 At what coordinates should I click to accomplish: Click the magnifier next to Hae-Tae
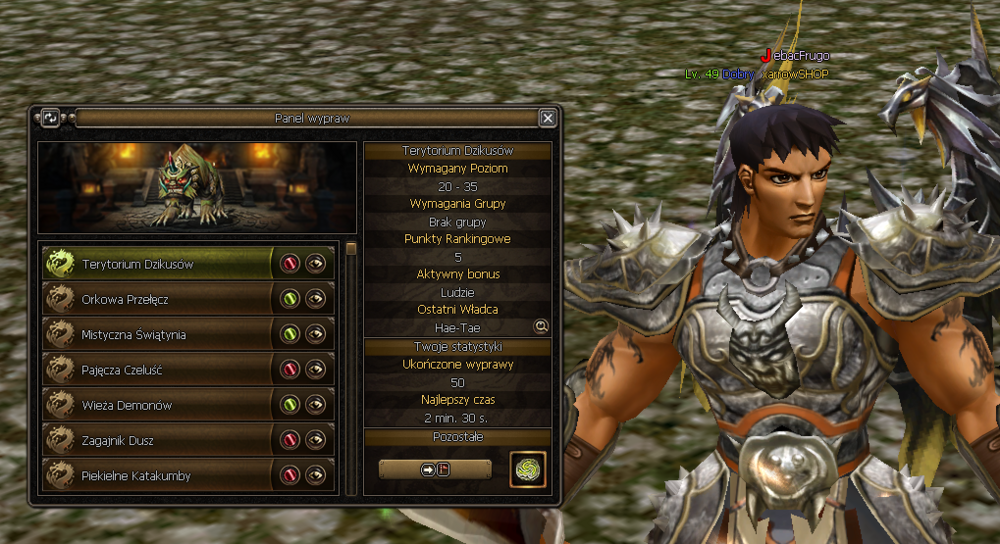pyautogui.click(x=541, y=326)
